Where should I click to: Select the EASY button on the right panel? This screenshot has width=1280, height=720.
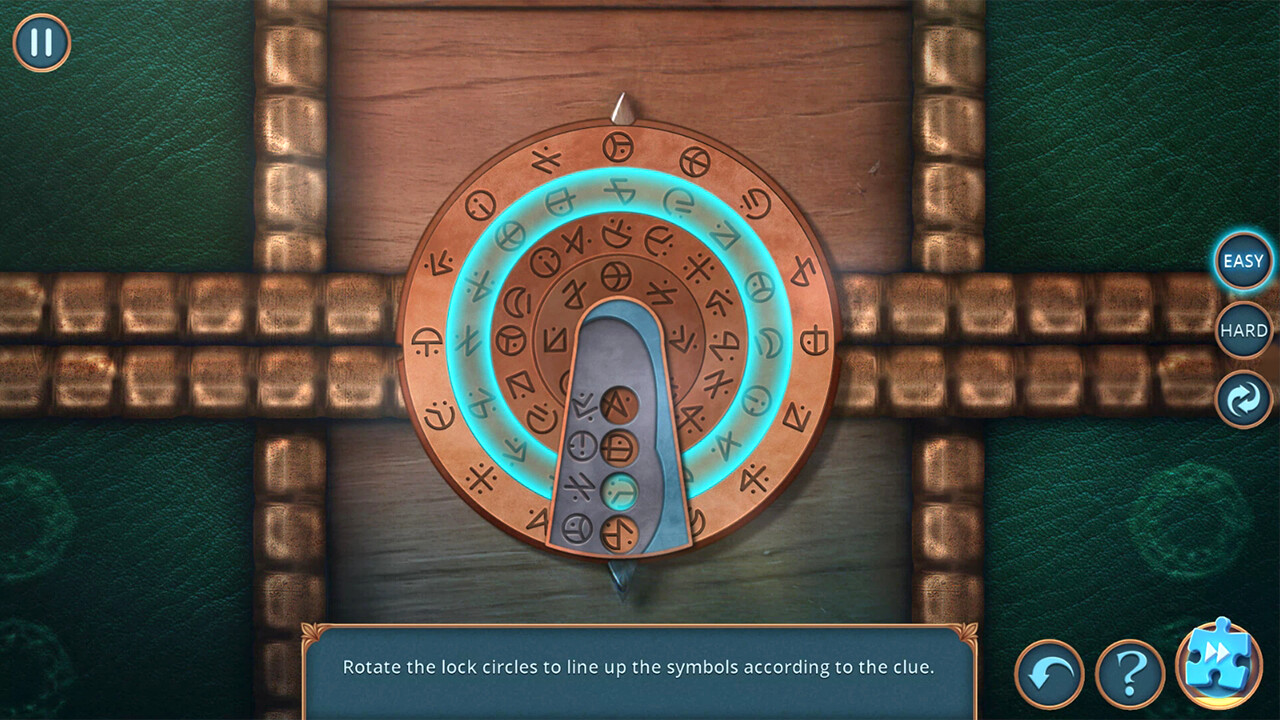click(1242, 261)
